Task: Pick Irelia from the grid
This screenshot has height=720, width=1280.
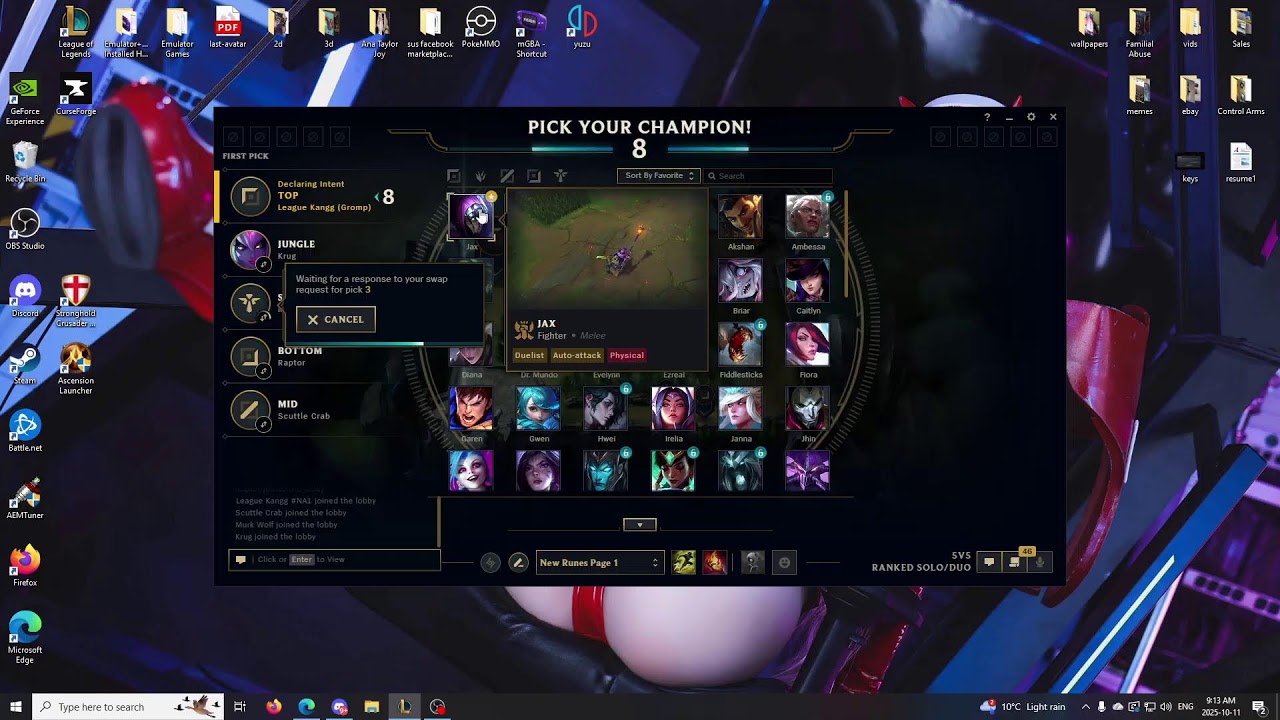Action: 673,409
